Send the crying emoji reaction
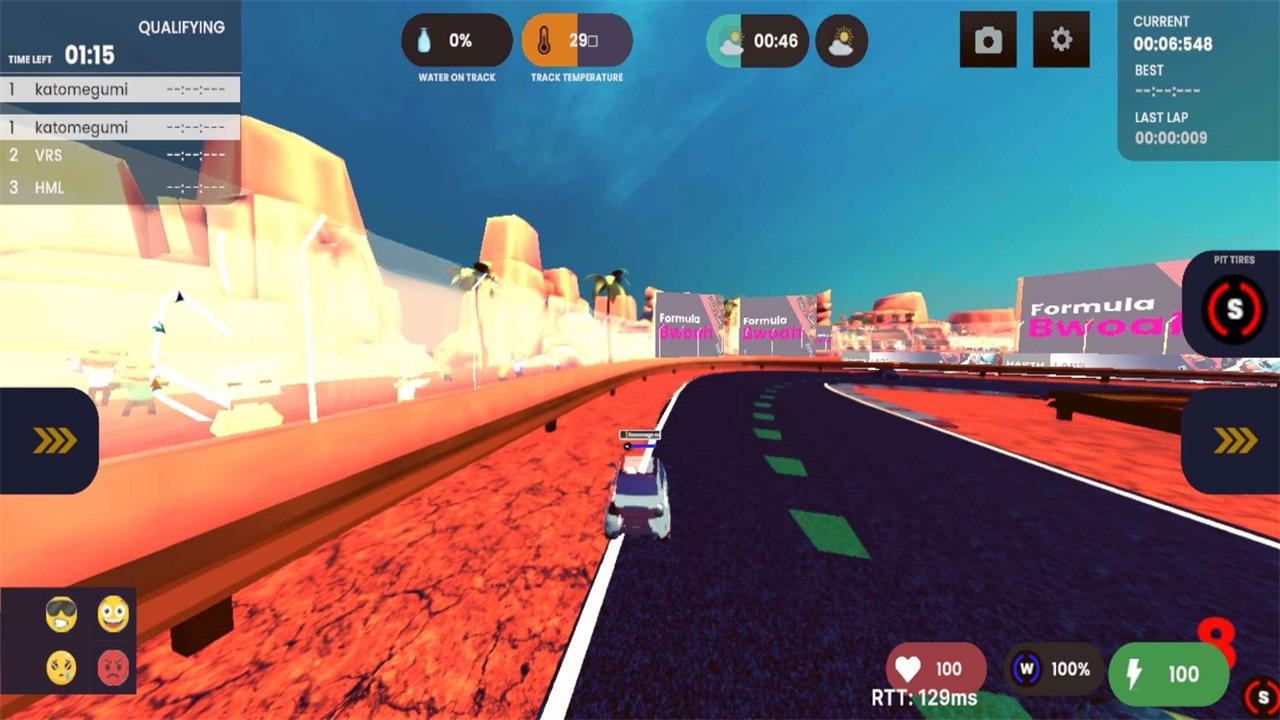1280x720 pixels. pyautogui.click(x=61, y=666)
